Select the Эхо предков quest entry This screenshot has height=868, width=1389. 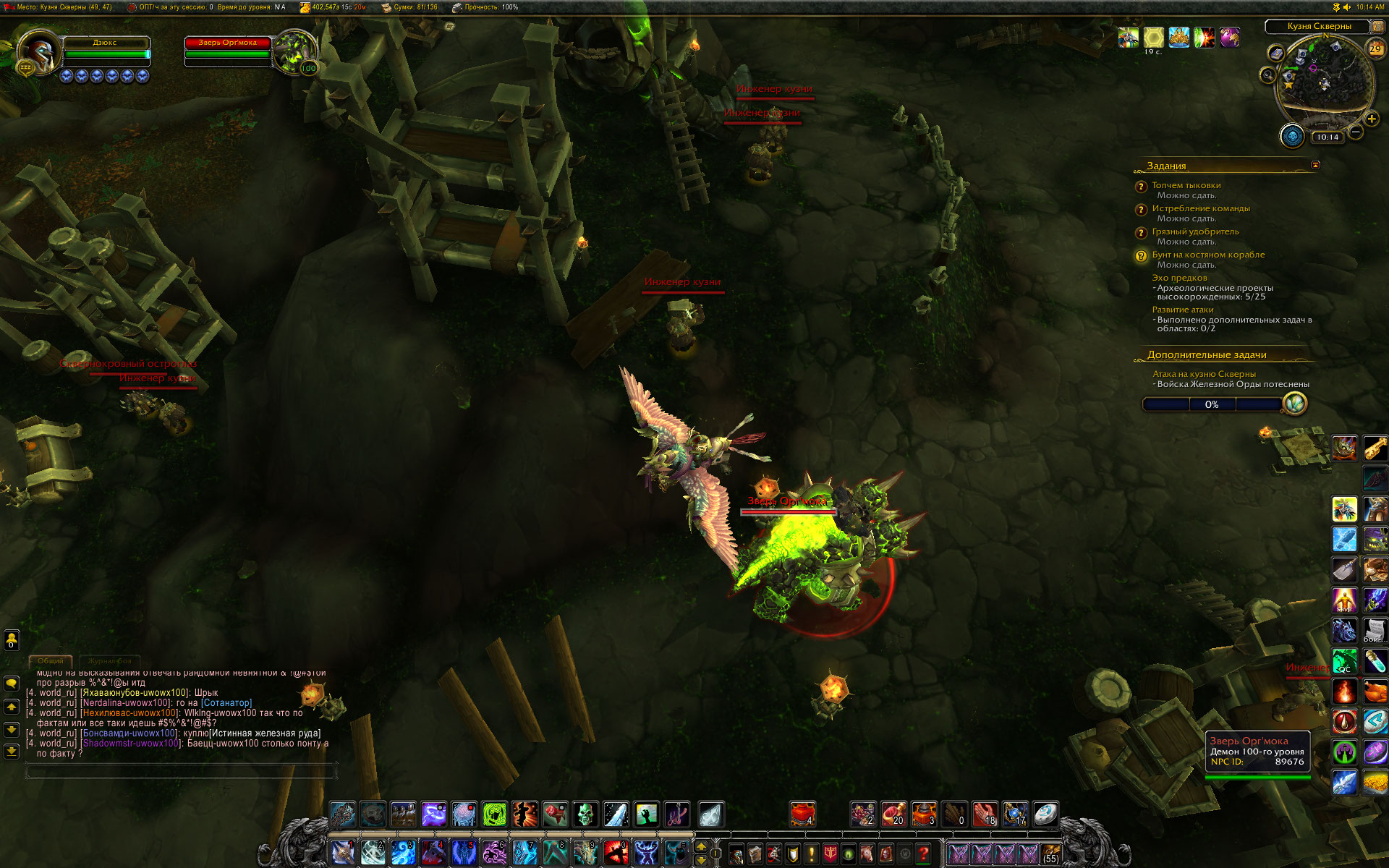(1179, 278)
